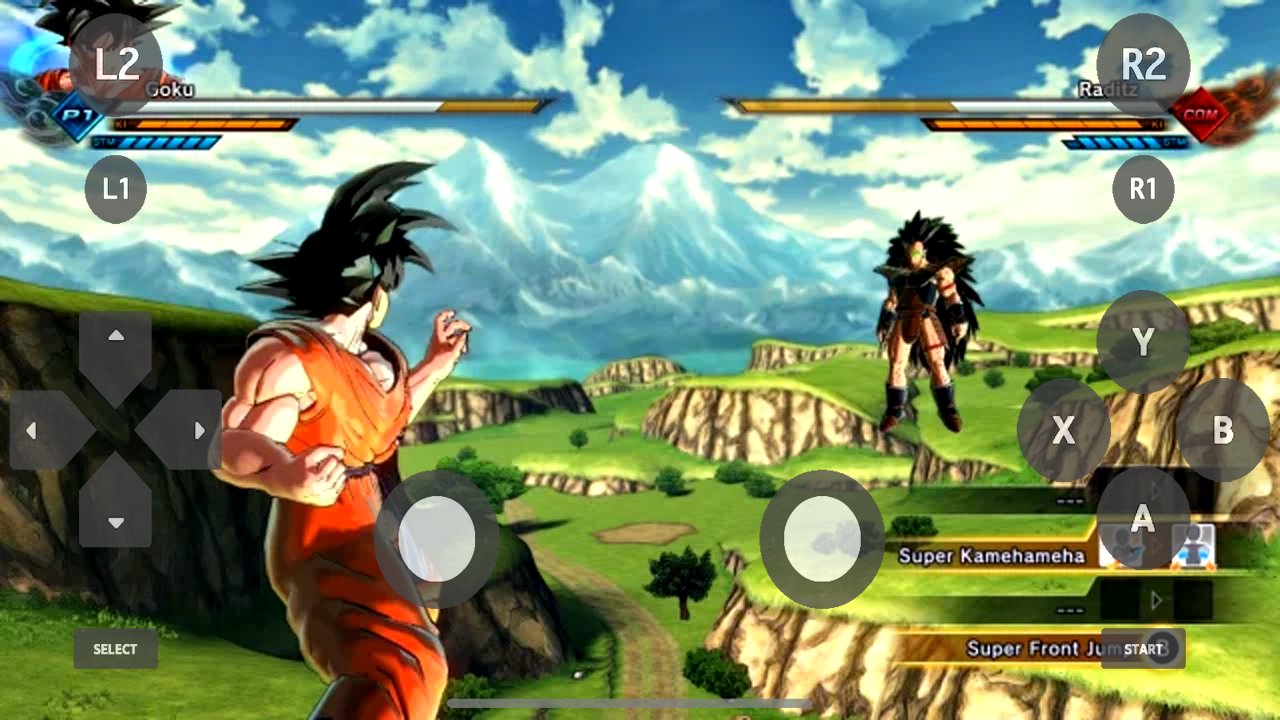1280x720 pixels.
Task: Tap the P1 player badge
Action: (75, 117)
